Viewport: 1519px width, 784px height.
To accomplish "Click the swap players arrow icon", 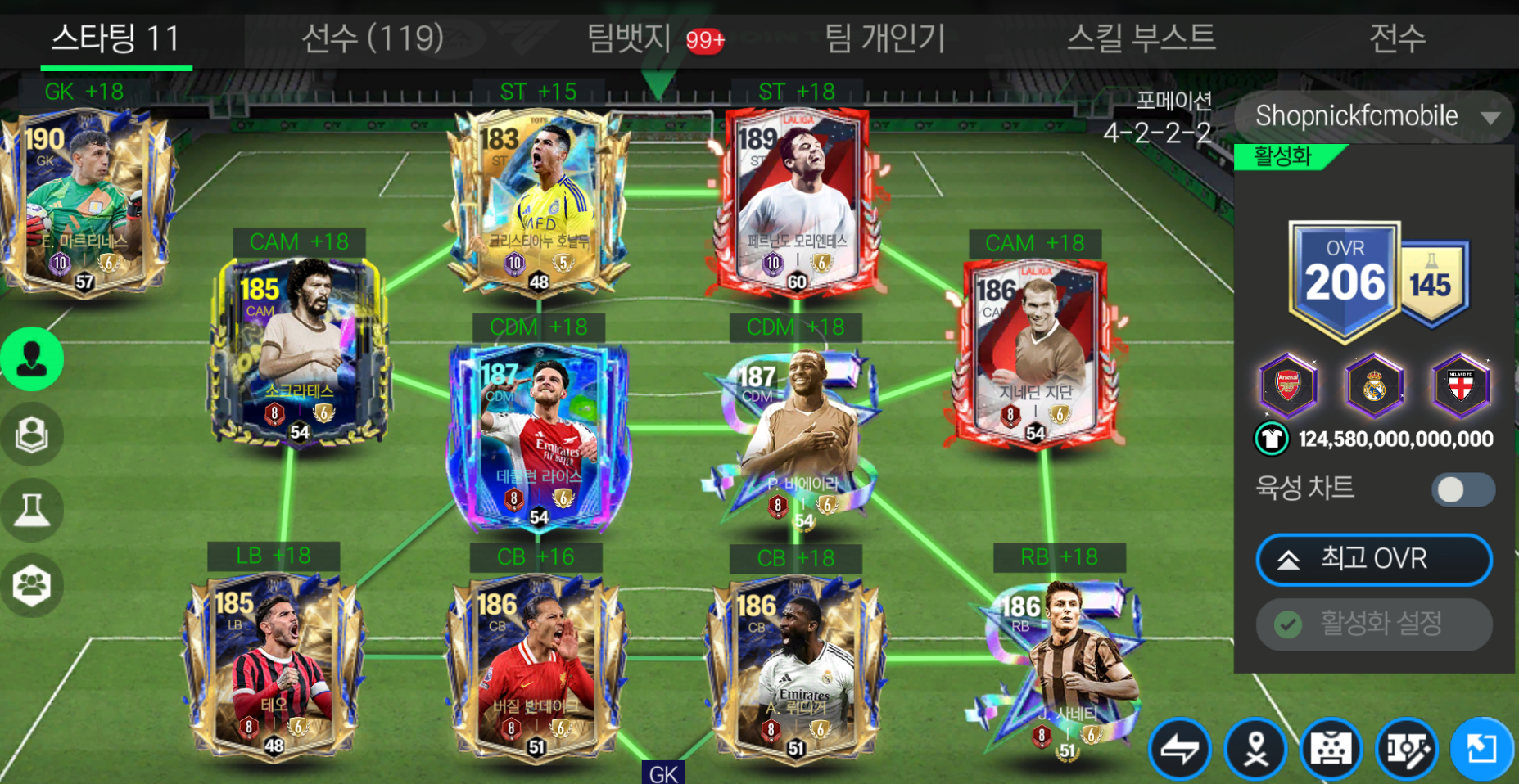I will (1180, 748).
